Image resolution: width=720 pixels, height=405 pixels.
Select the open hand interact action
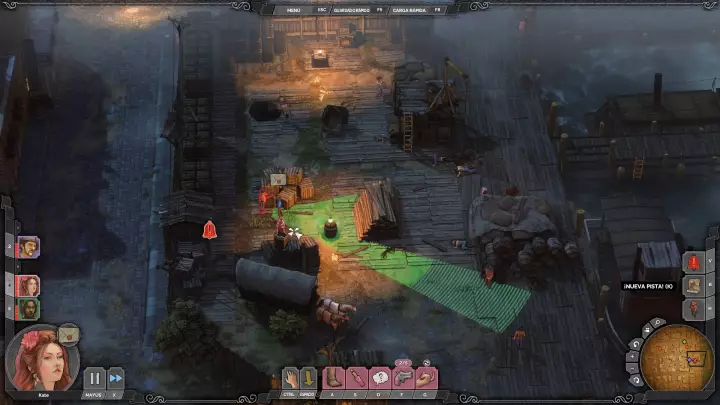click(290, 378)
